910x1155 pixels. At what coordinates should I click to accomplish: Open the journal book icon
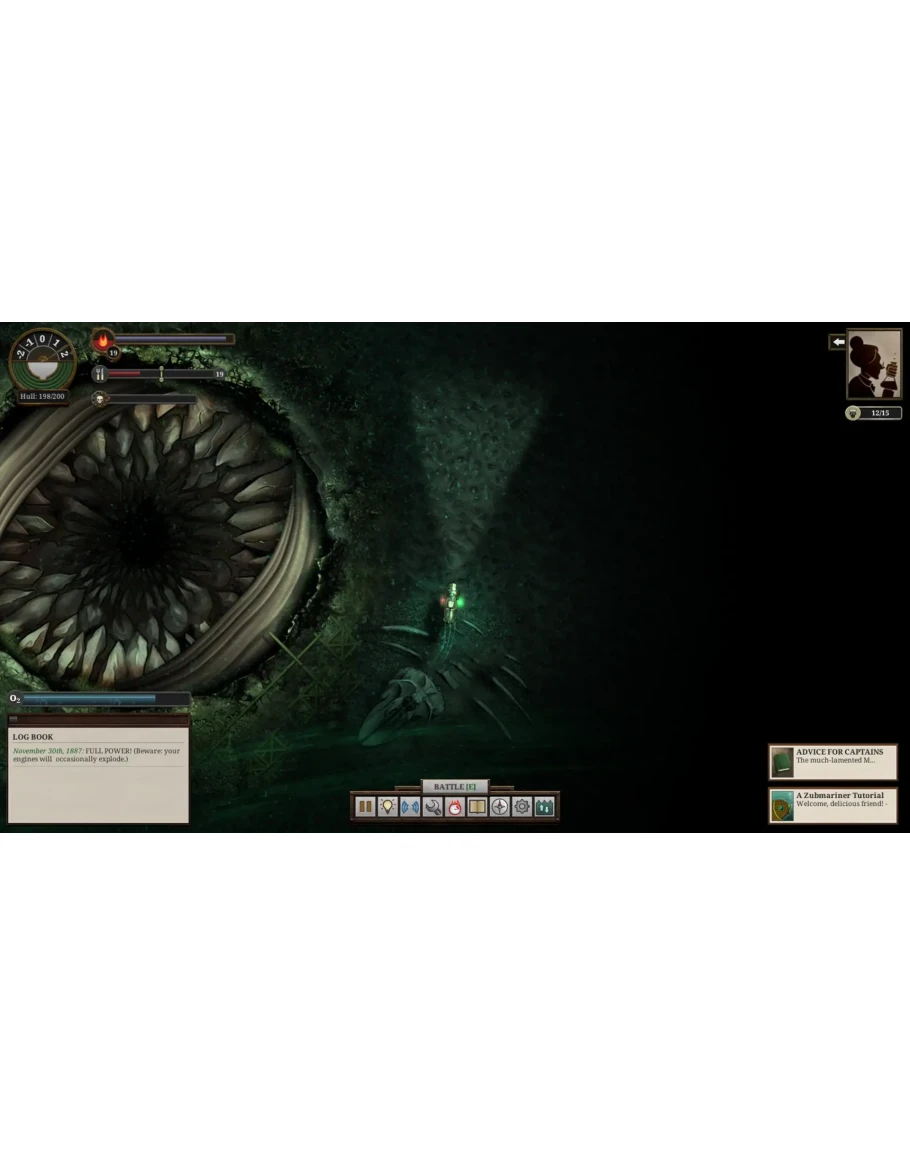point(478,806)
